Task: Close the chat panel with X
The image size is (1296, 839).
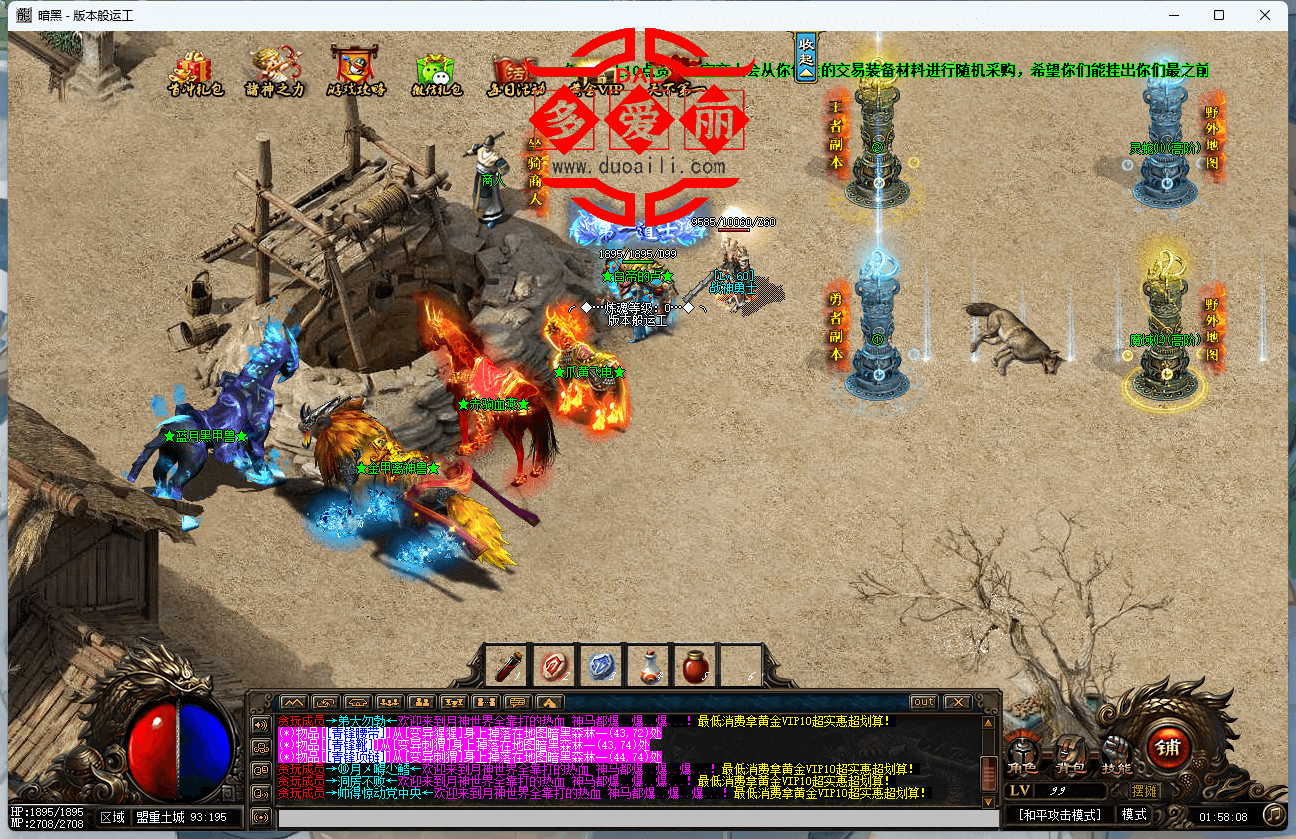Action: pyautogui.click(x=957, y=702)
